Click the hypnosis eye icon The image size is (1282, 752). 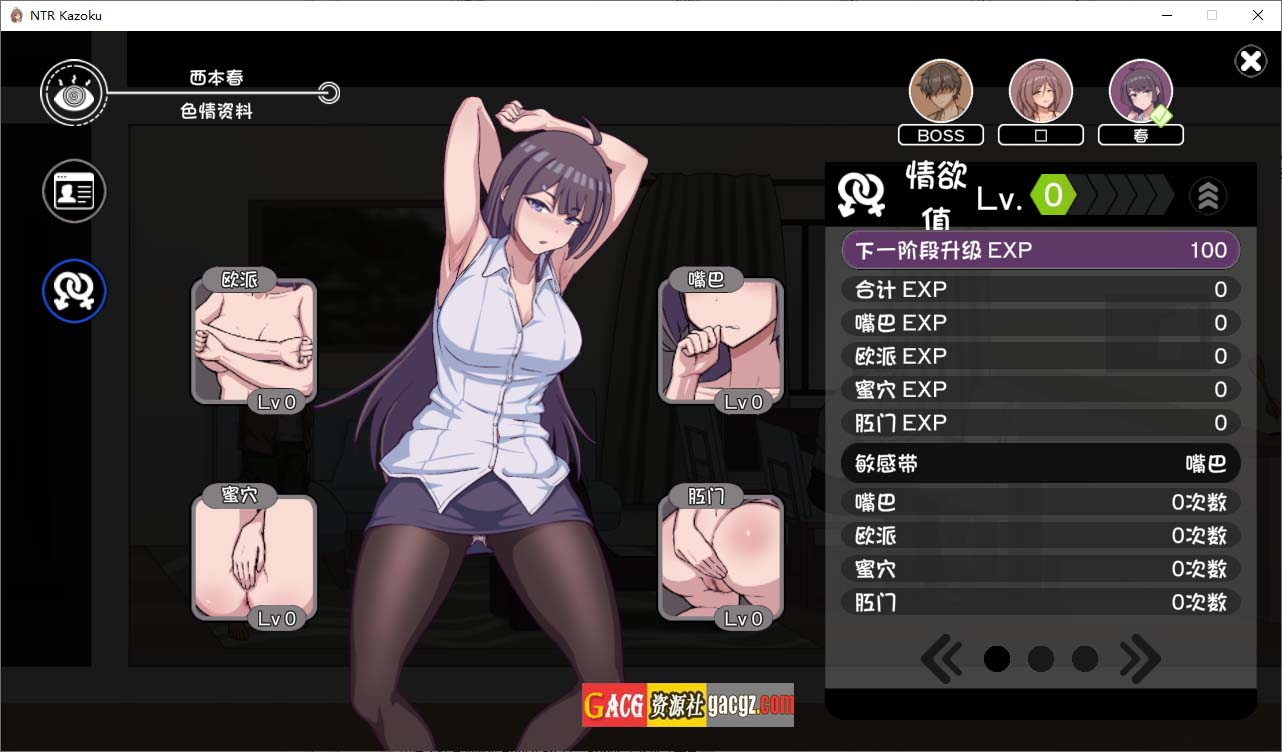73,93
